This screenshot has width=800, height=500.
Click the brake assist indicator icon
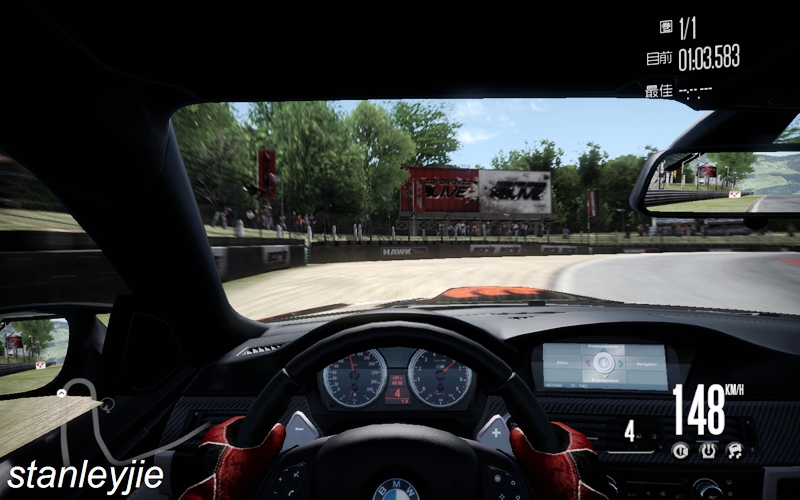(x=680, y=451)
